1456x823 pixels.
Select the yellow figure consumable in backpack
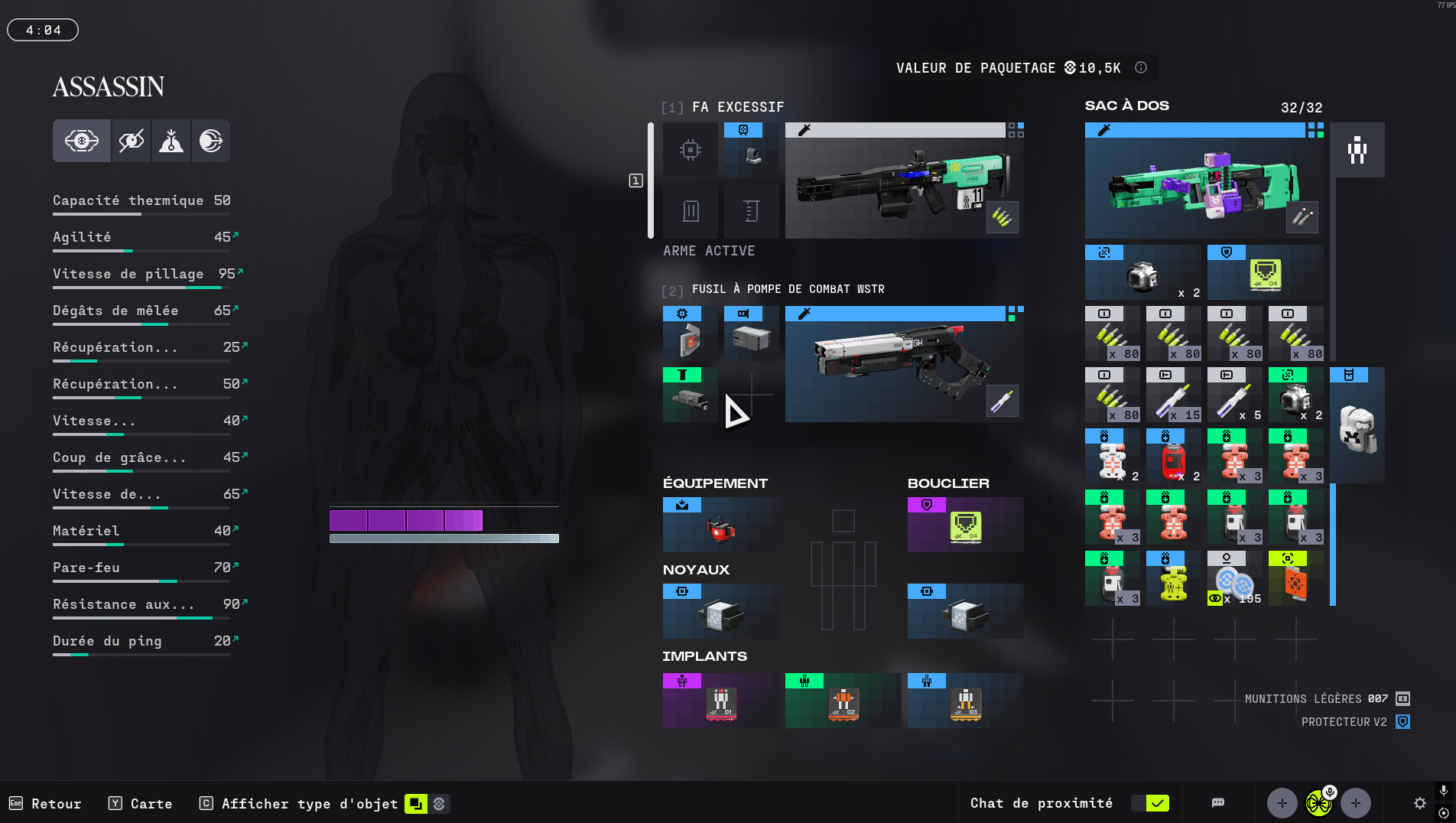pyautogui.click(x=1173, y=579)
